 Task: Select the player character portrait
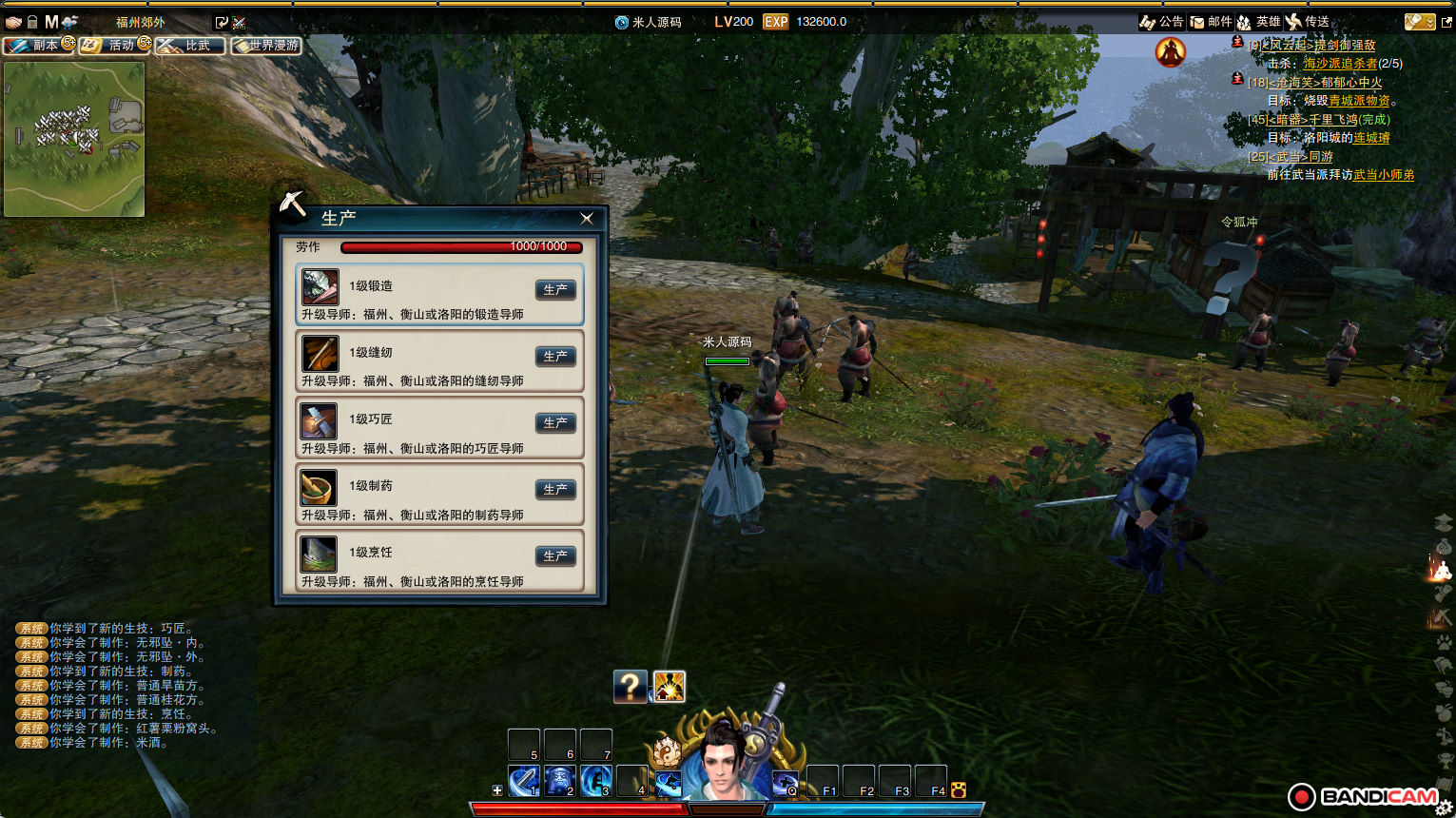[726, 763]
